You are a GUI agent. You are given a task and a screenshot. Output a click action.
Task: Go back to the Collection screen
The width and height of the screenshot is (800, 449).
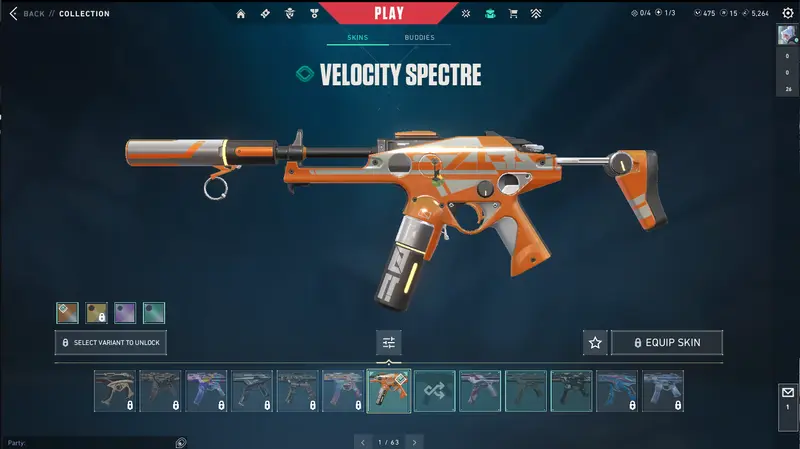click(28, 14)
